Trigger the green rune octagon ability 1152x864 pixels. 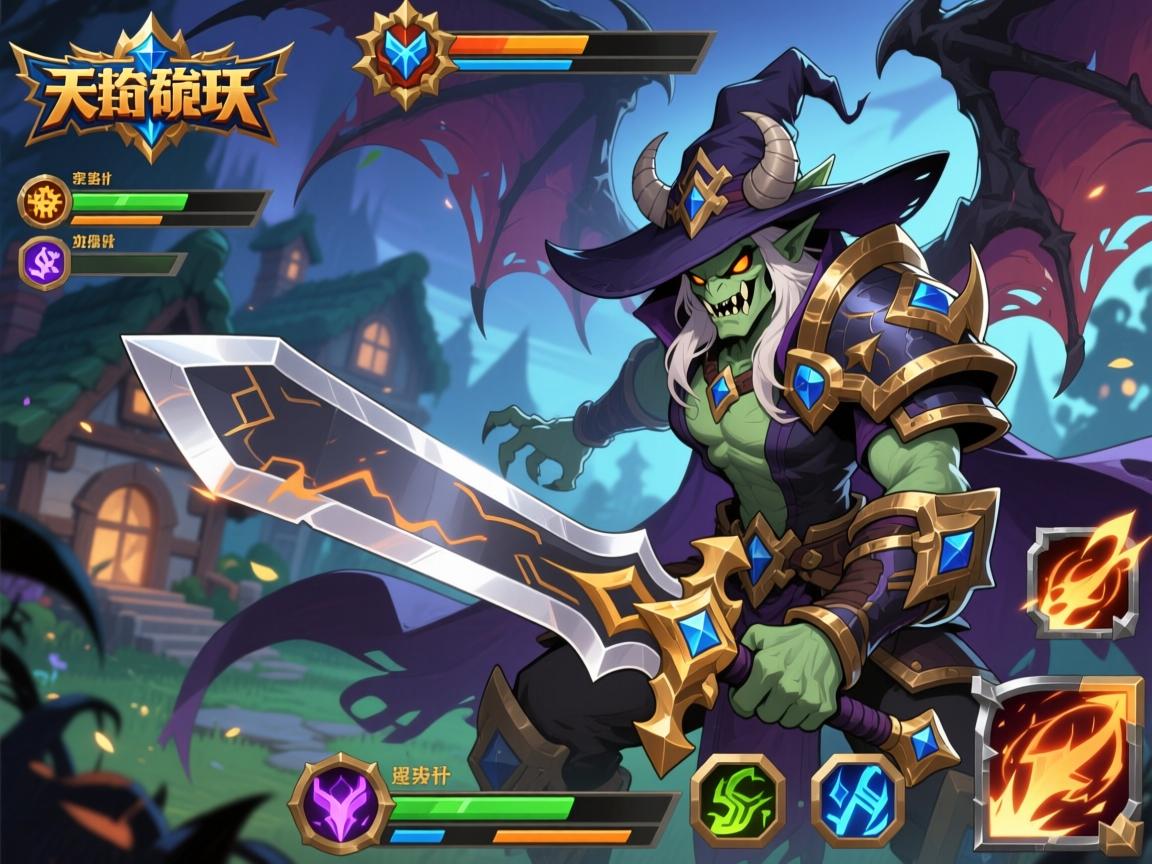pos(737,799)
